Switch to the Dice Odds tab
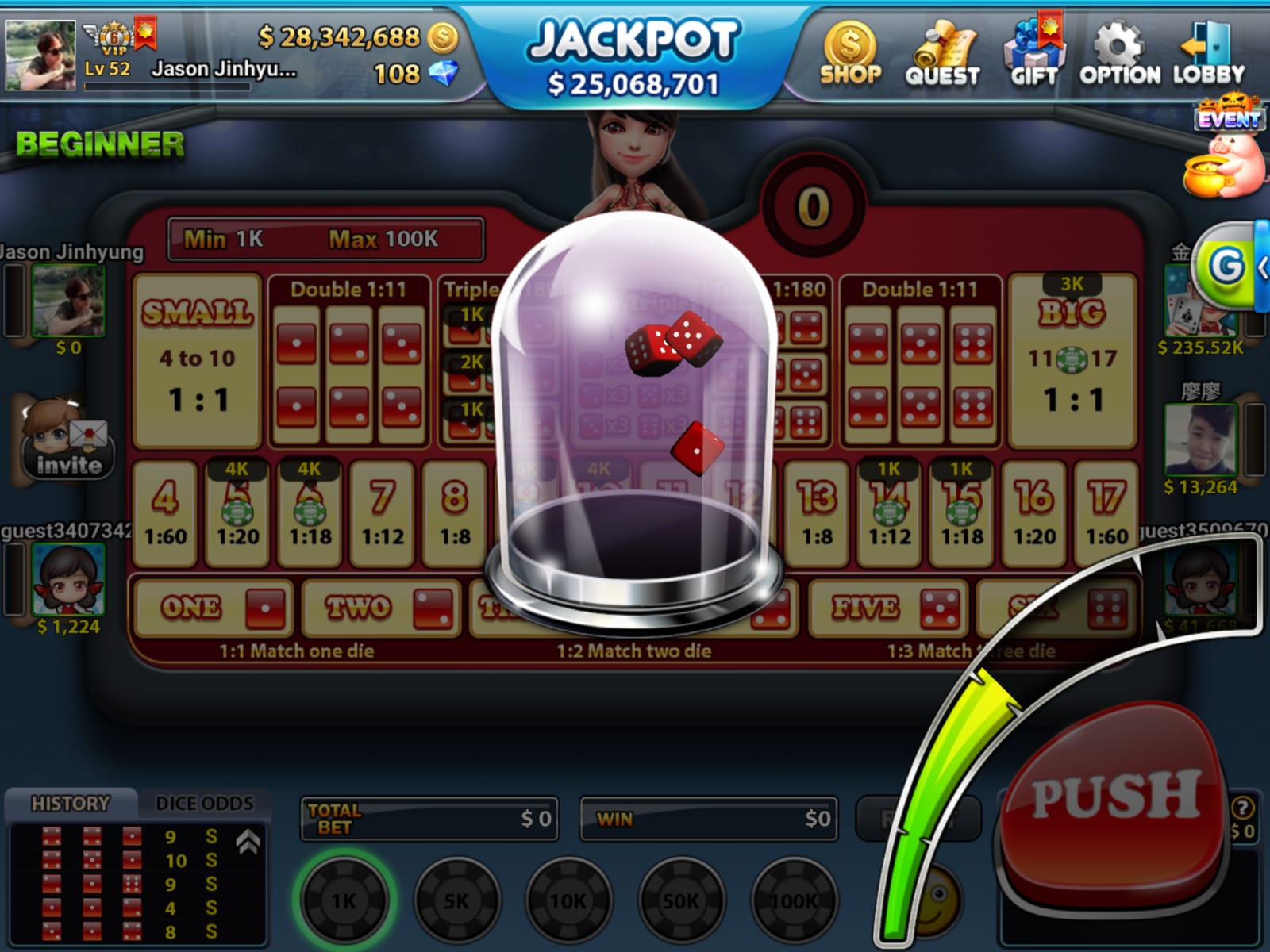This screenshot has height=952, width=1270. pyautogui.click(x=204, y=804)
